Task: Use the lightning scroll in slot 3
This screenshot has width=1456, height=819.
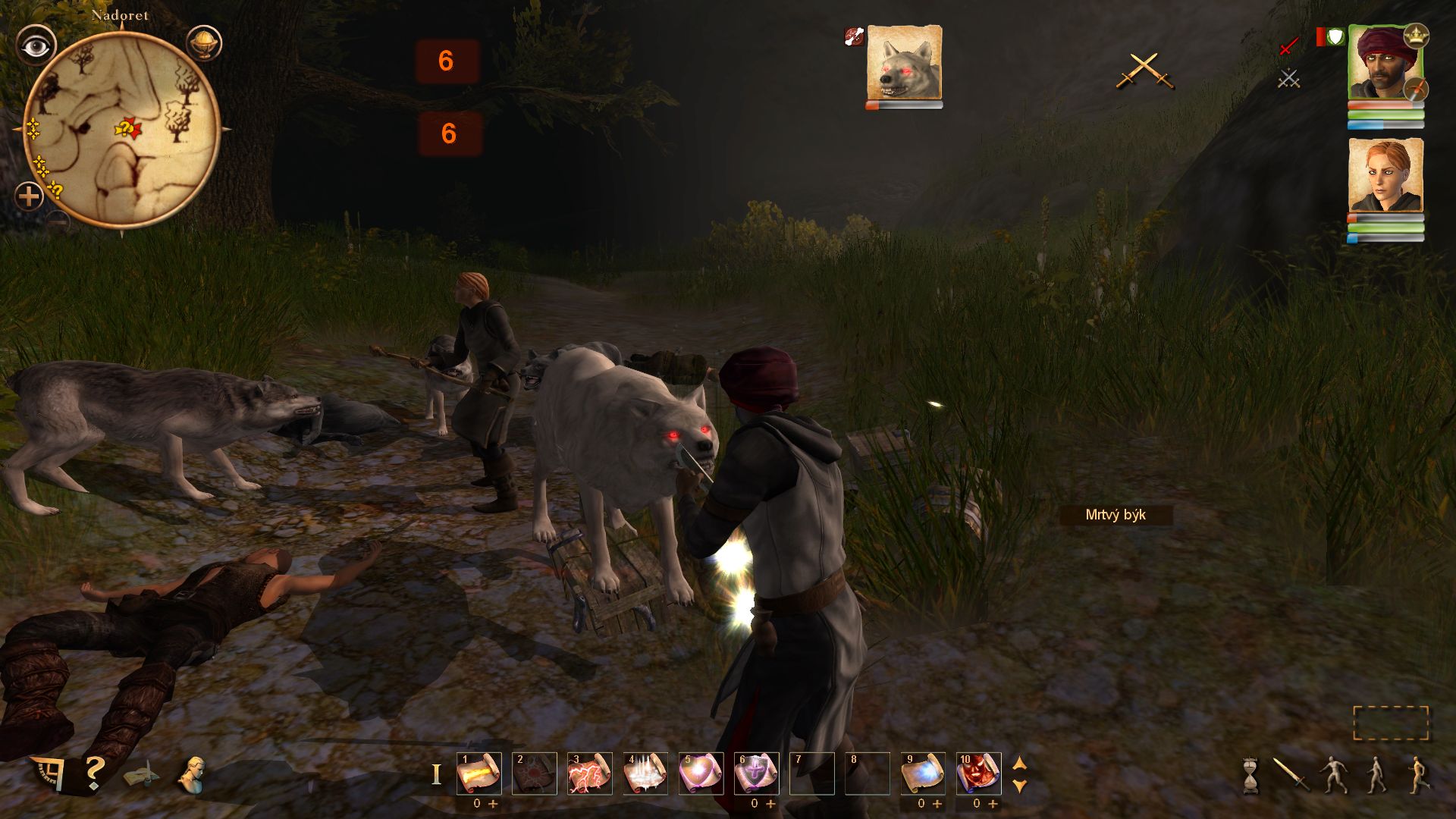Action: click(590, 773)
